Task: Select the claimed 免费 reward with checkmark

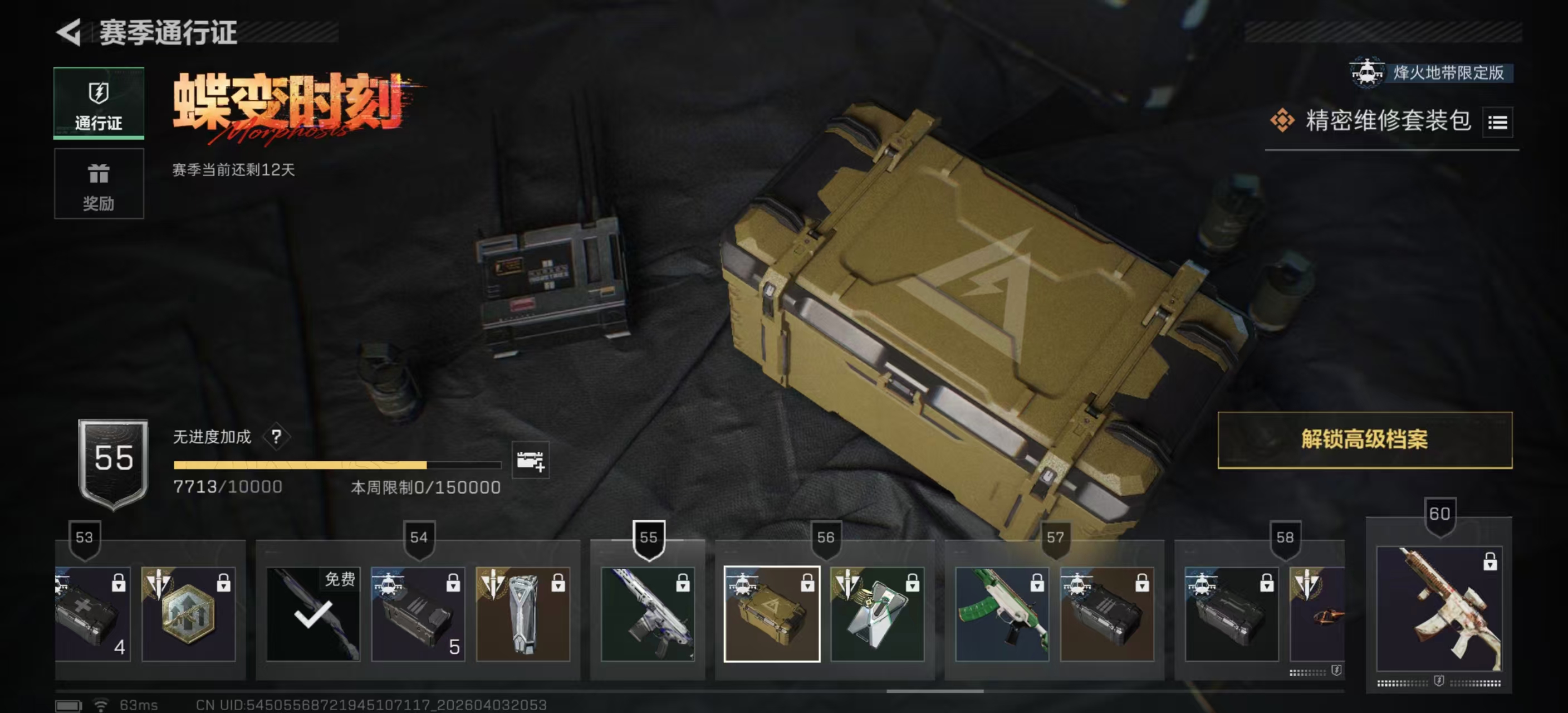Action: click(313, 614)
